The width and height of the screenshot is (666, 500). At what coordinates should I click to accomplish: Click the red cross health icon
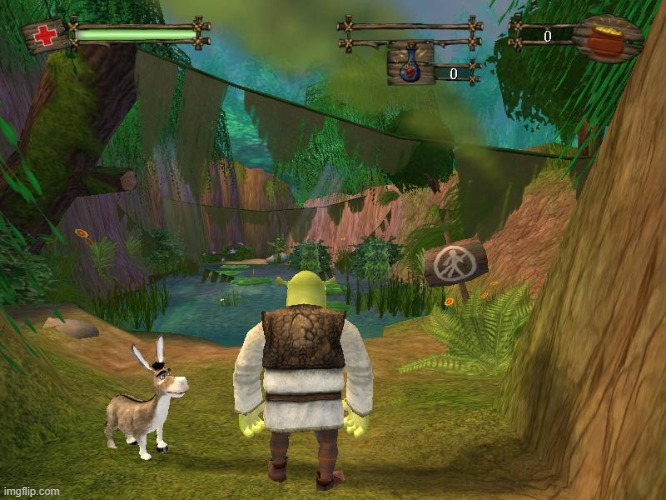tap(43, 36)
